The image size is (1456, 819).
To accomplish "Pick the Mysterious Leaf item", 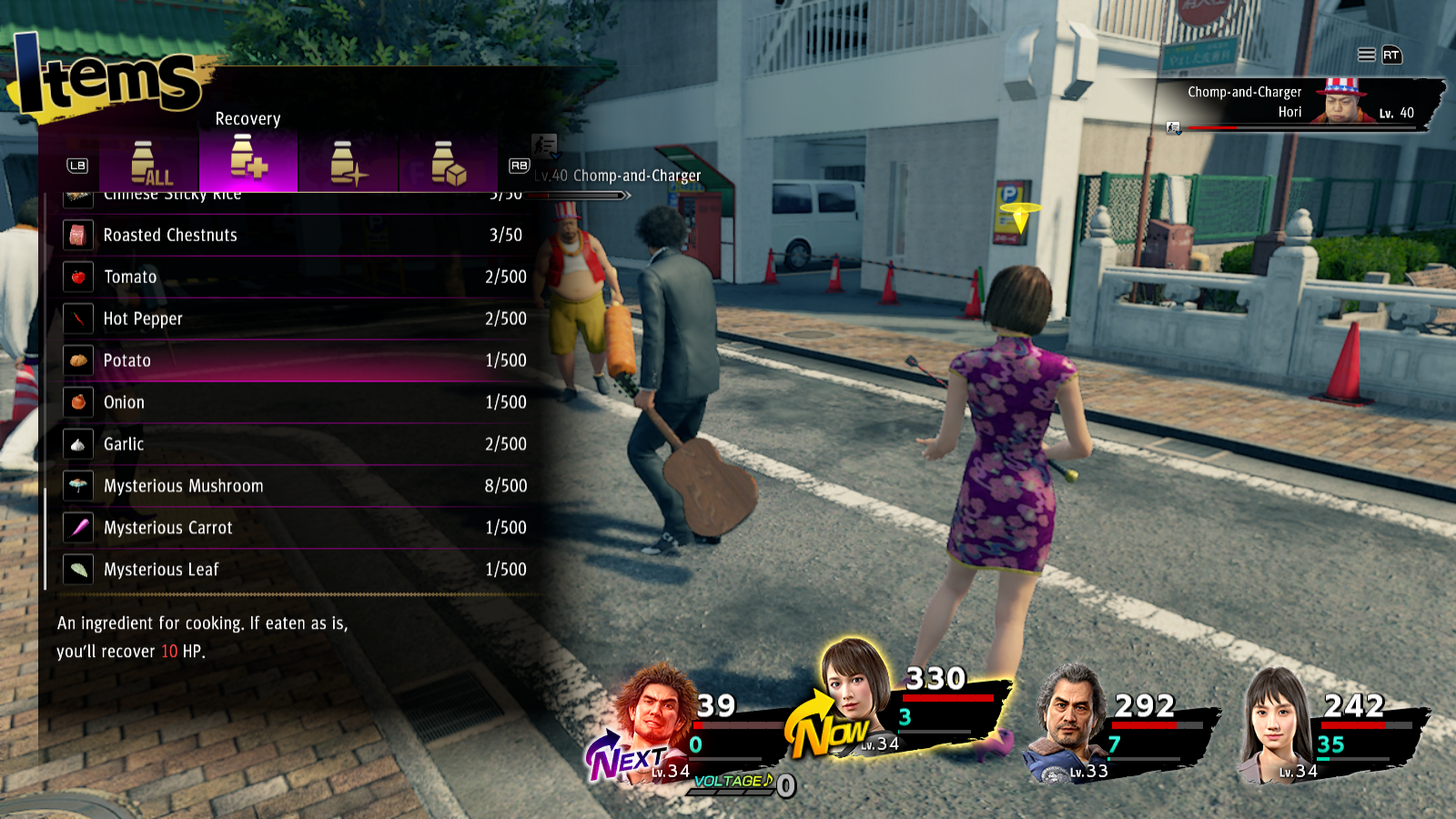I will pyautogui.click(x=296, y=570).
